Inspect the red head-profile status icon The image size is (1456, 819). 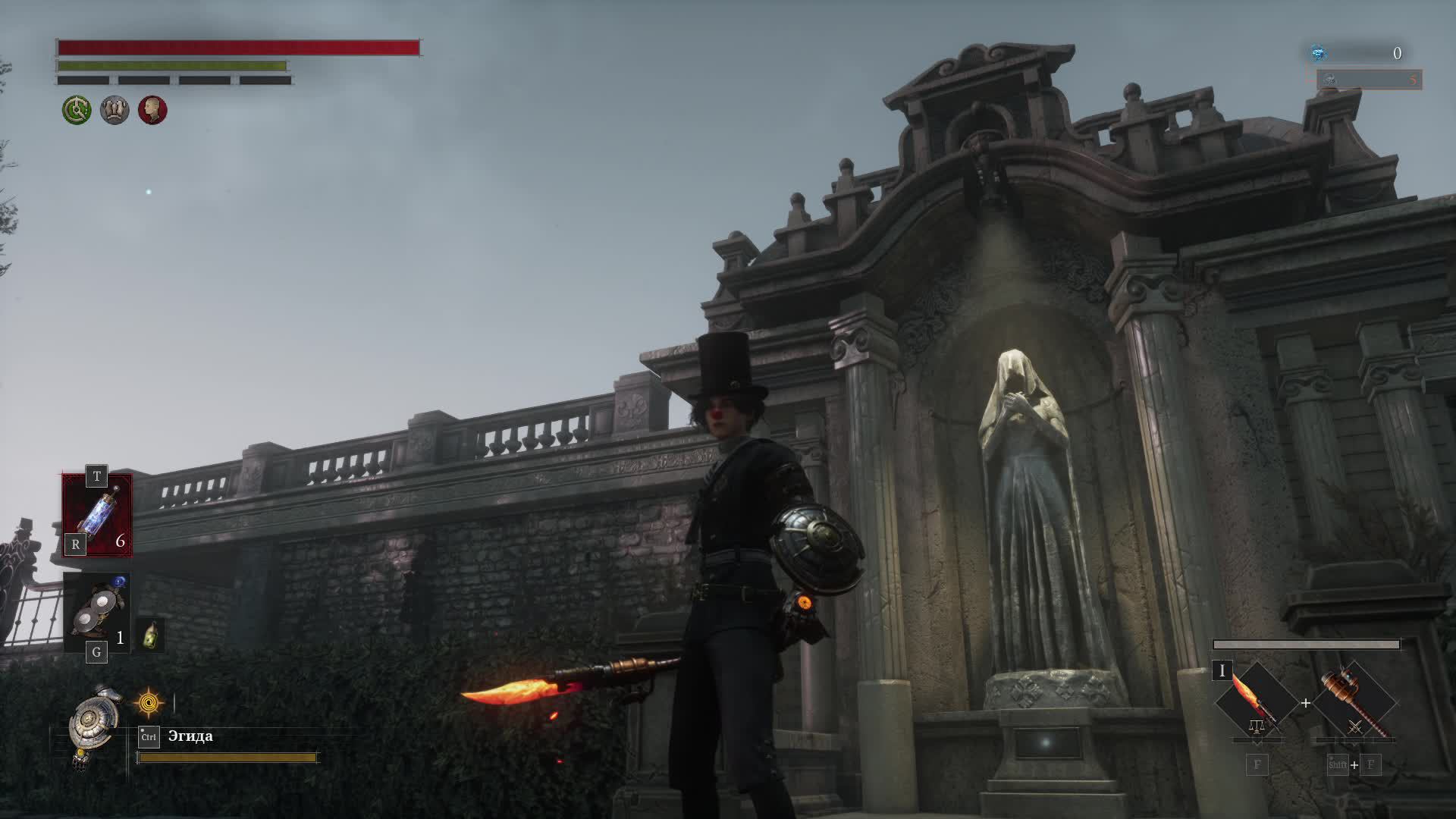(x=152, y=111)
